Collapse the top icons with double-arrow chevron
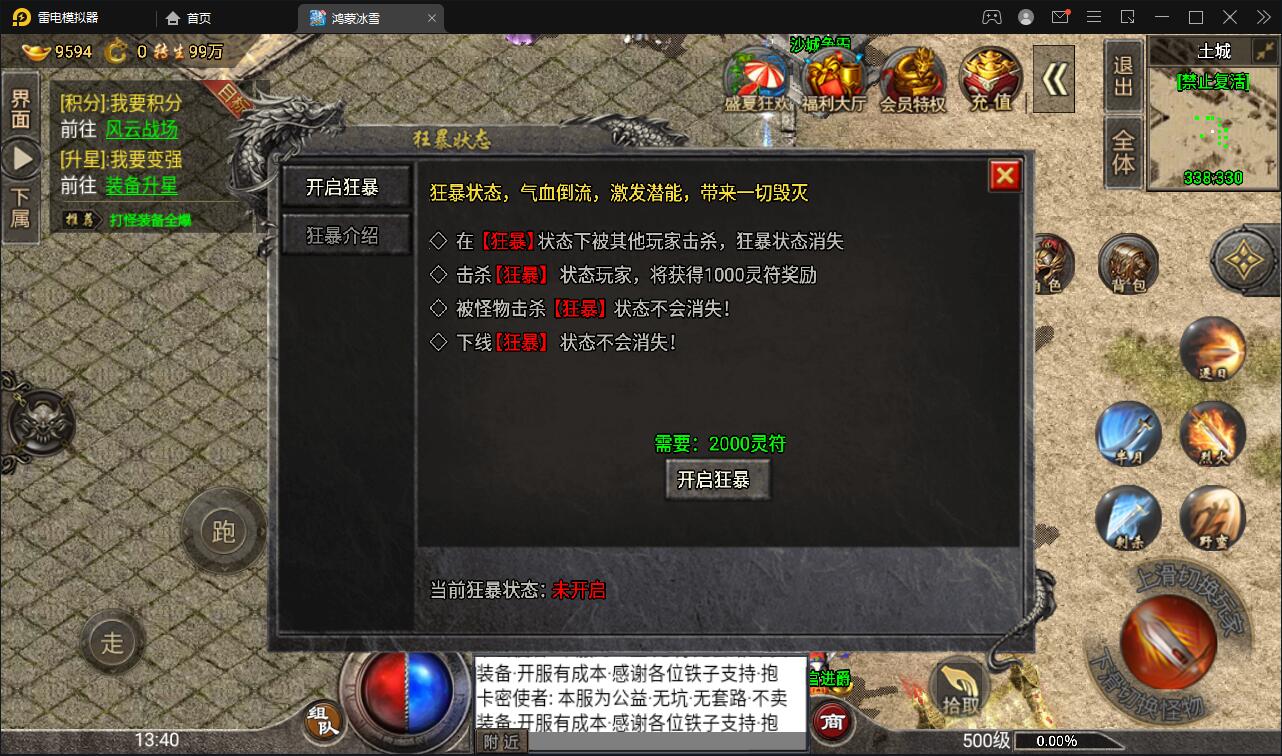Screen dimensions: 1282x756 click(1055, 78)
